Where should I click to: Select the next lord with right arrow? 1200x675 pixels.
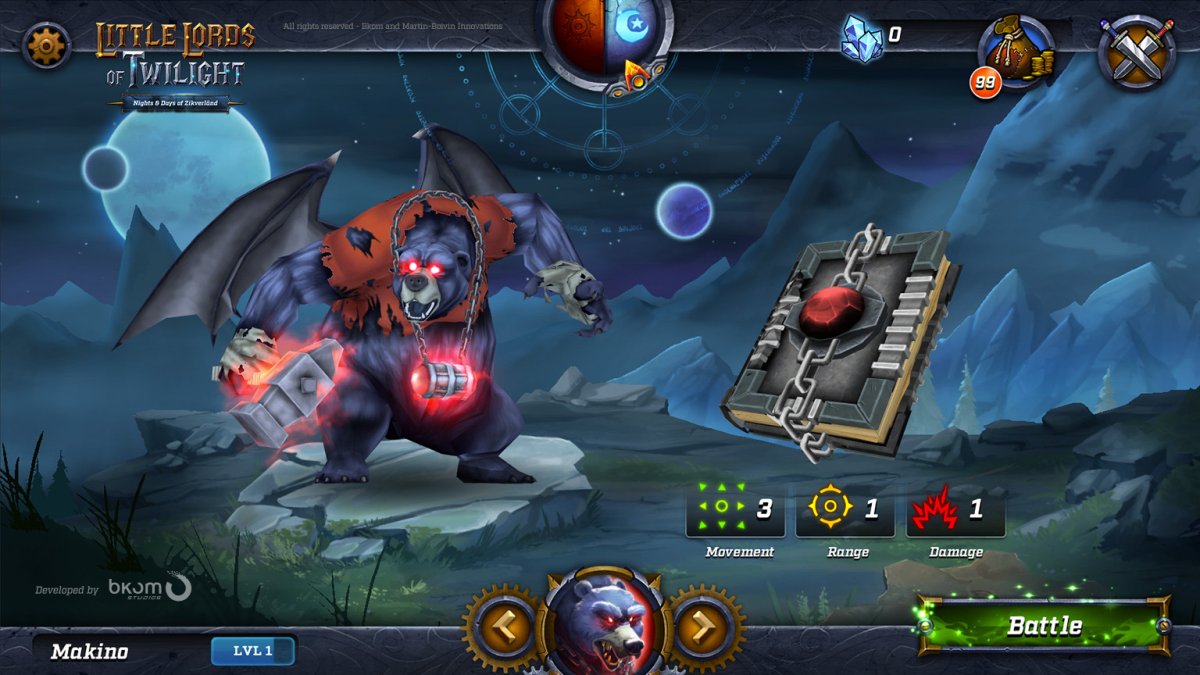(704, 628)
